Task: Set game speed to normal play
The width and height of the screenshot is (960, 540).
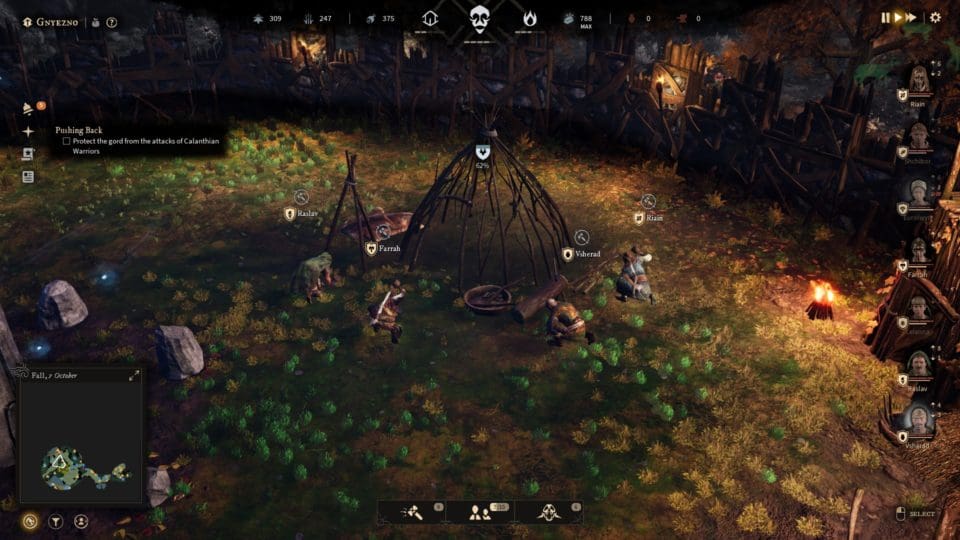Action: tap(898, 17)
